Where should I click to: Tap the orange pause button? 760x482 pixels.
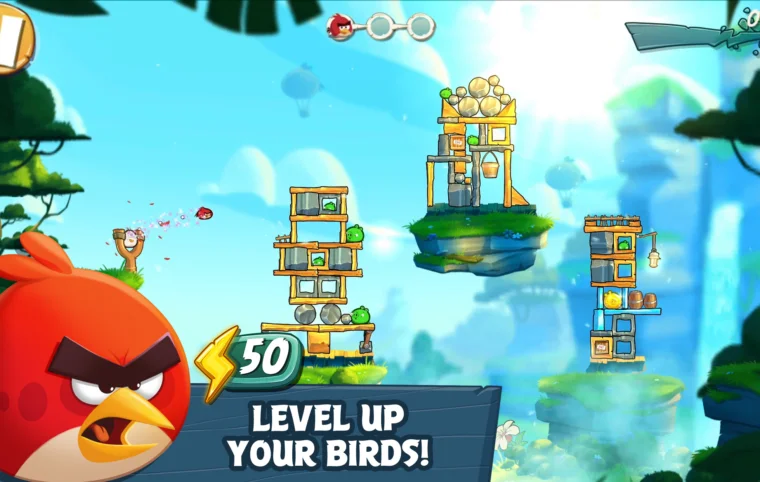[12, 40]
